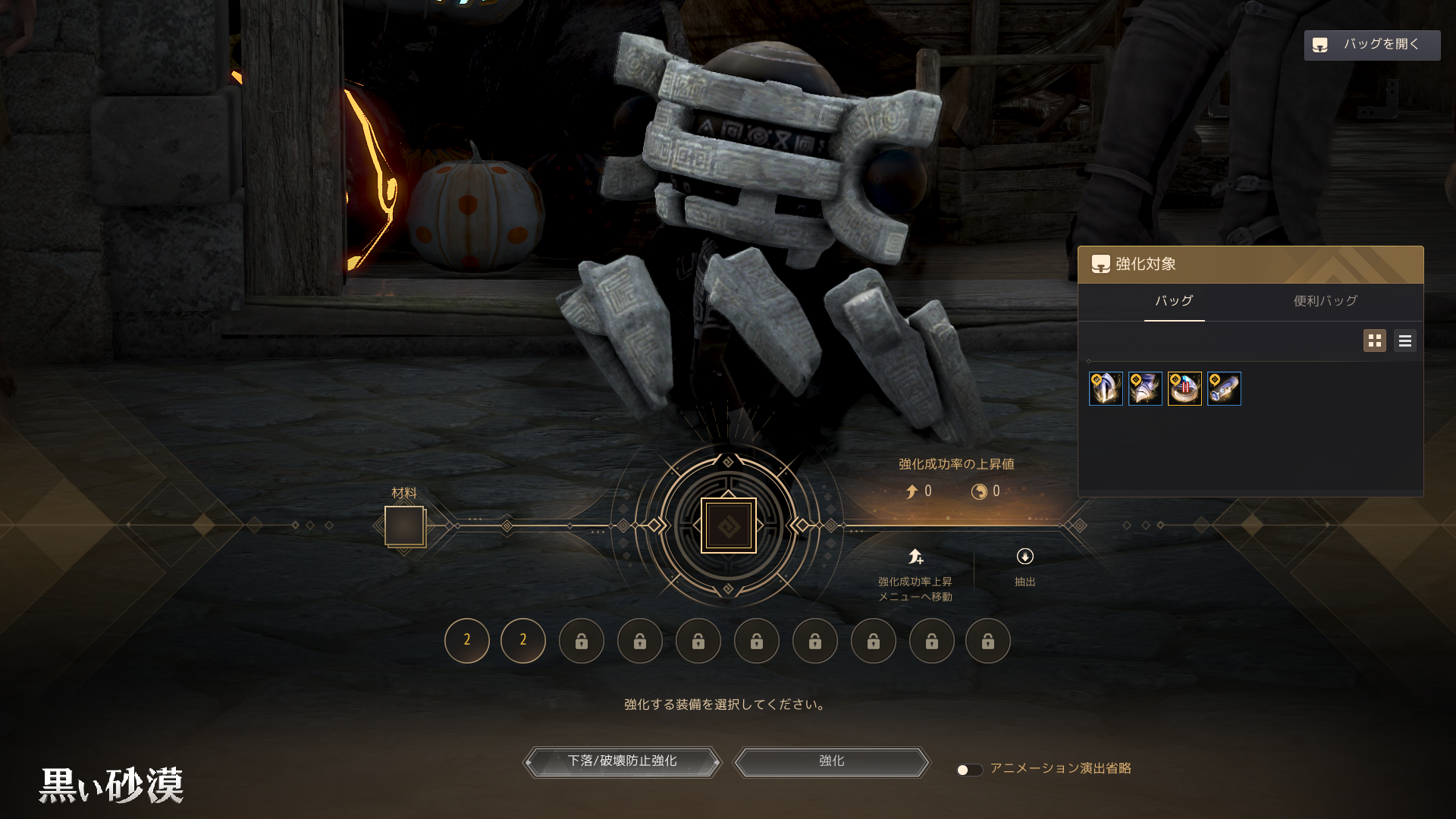This screenshot has height=819, width=1456.
Task: Start 下落/破壊防止強化 enhancement
Action: coord(622,761)
